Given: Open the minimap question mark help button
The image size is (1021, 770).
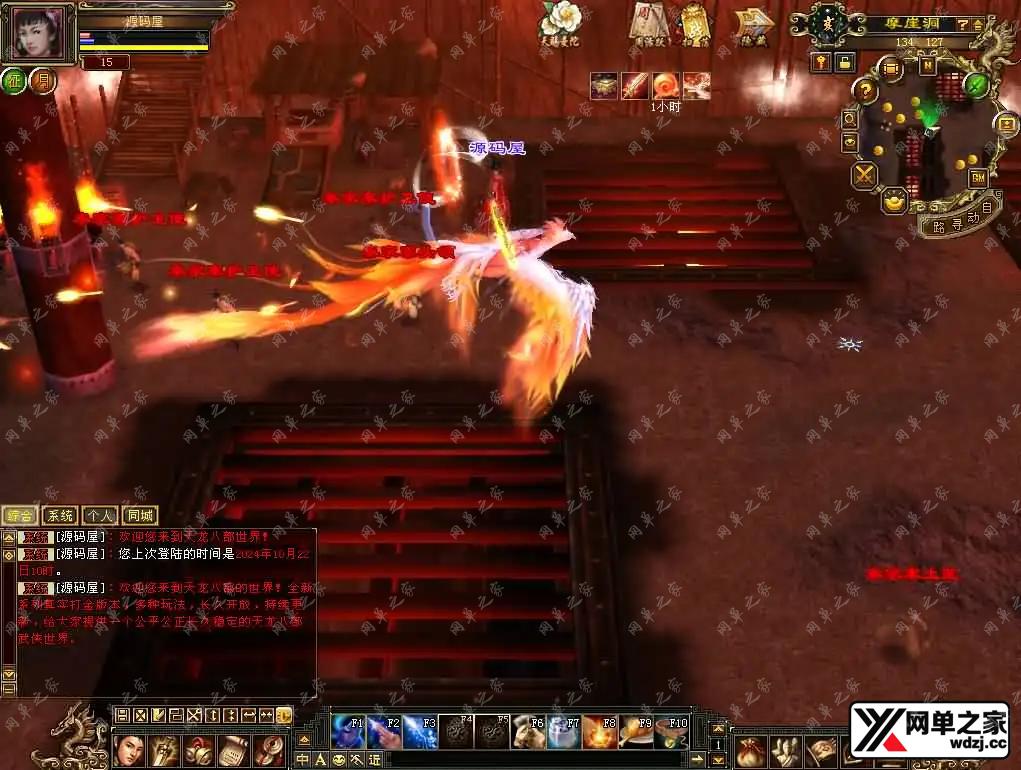Looking at the screenshot, I should [866, 91].
